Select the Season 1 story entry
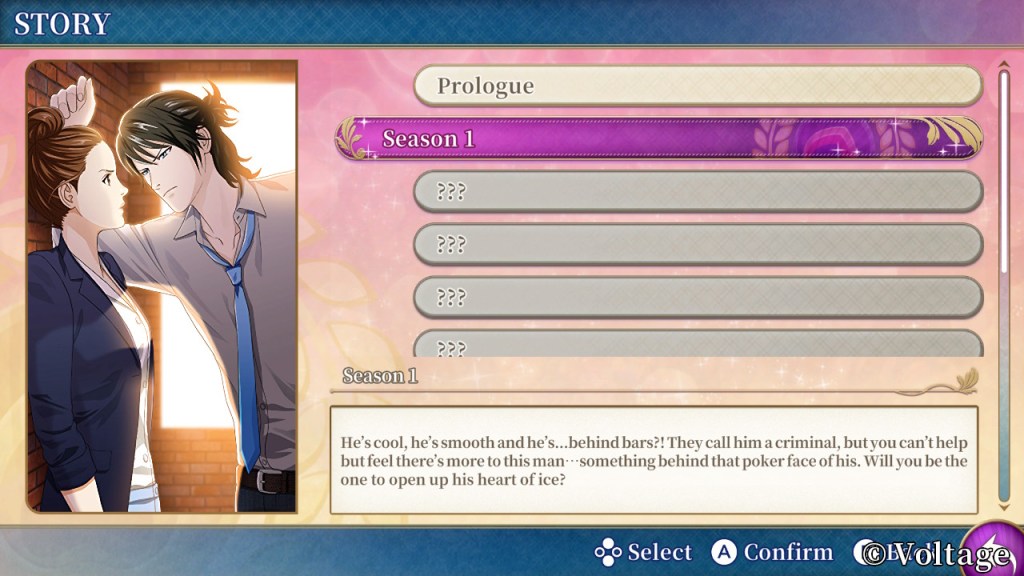 tap(660, 139)
